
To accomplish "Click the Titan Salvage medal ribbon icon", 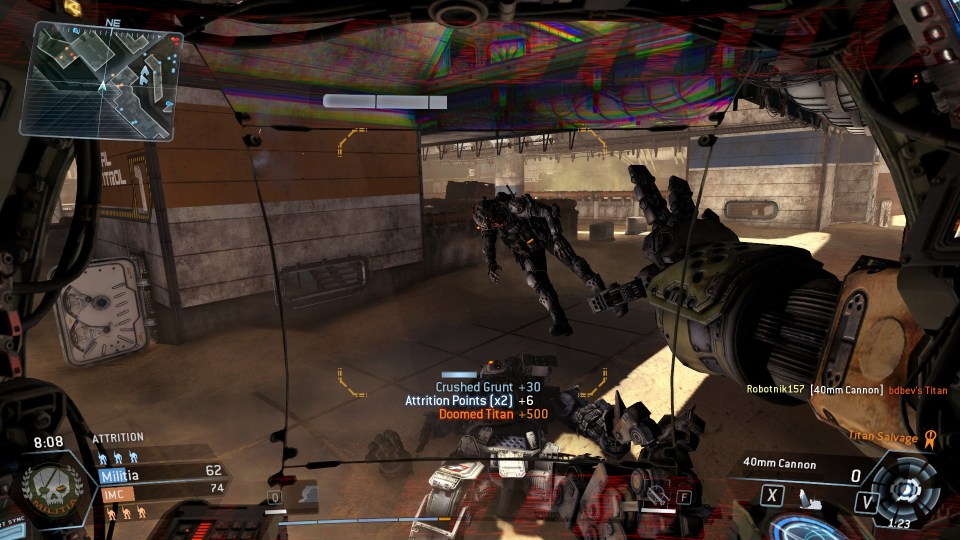I will (x=929, y=437).
